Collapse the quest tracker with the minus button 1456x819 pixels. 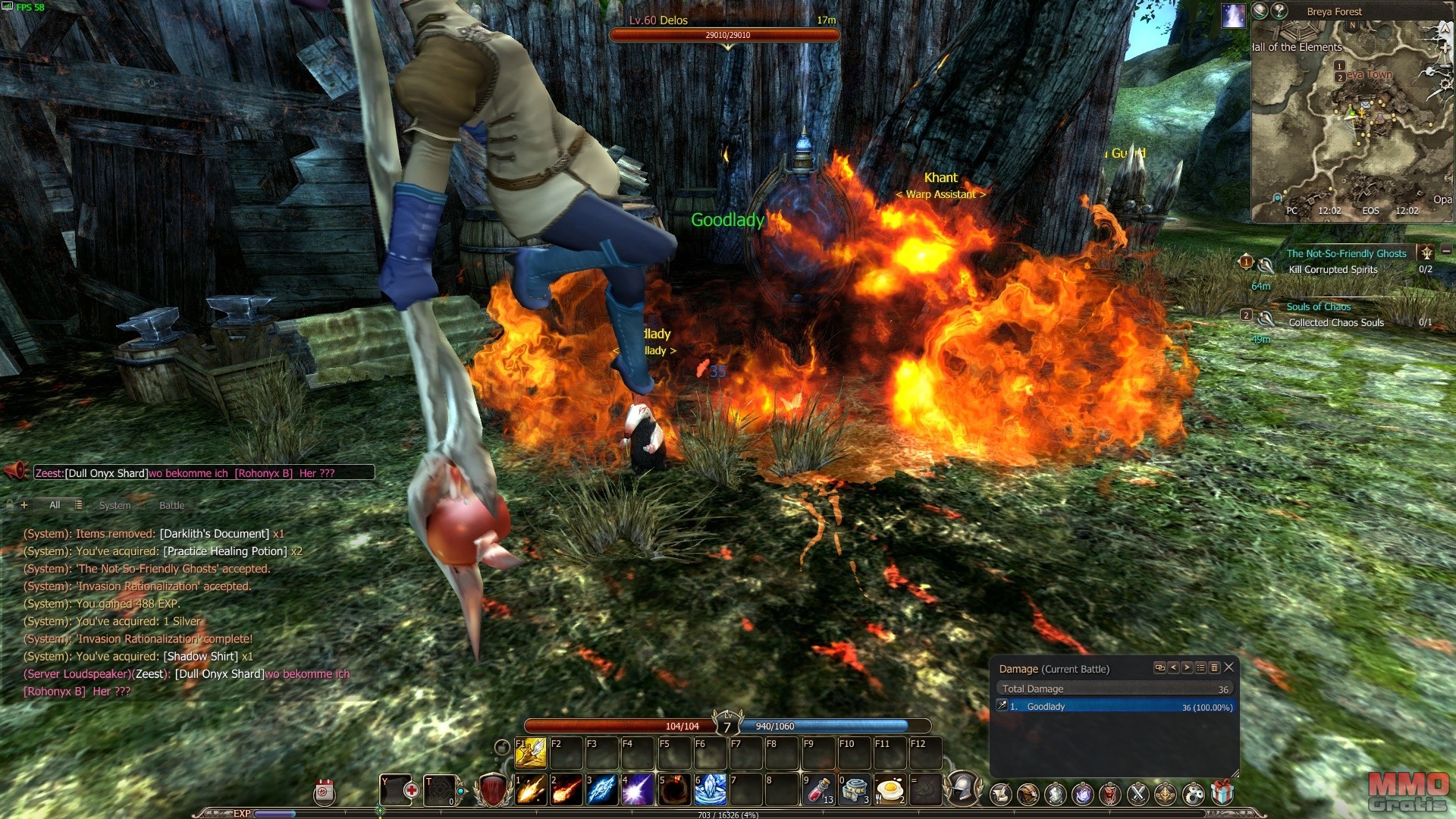[1446, 251]
